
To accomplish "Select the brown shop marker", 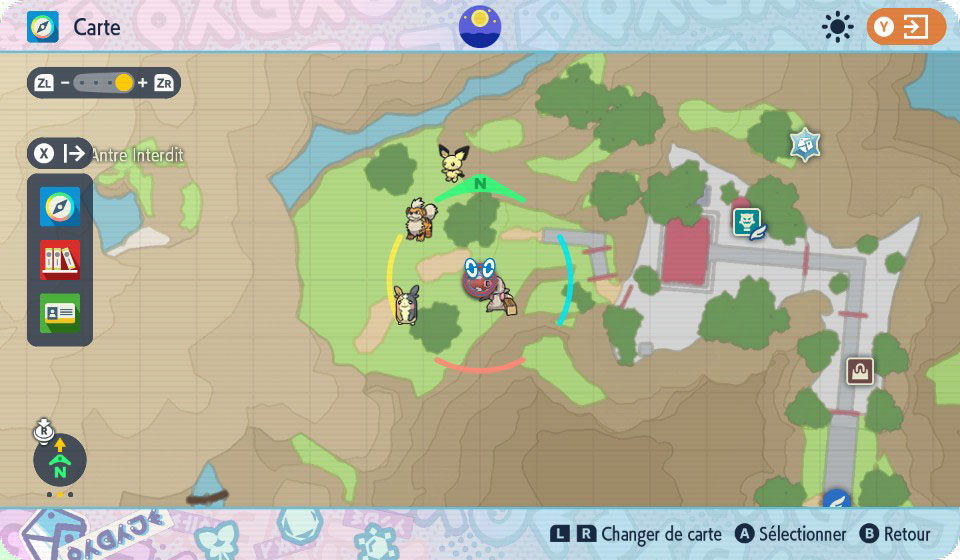I will pyautogui.click(x=859, y=372).
